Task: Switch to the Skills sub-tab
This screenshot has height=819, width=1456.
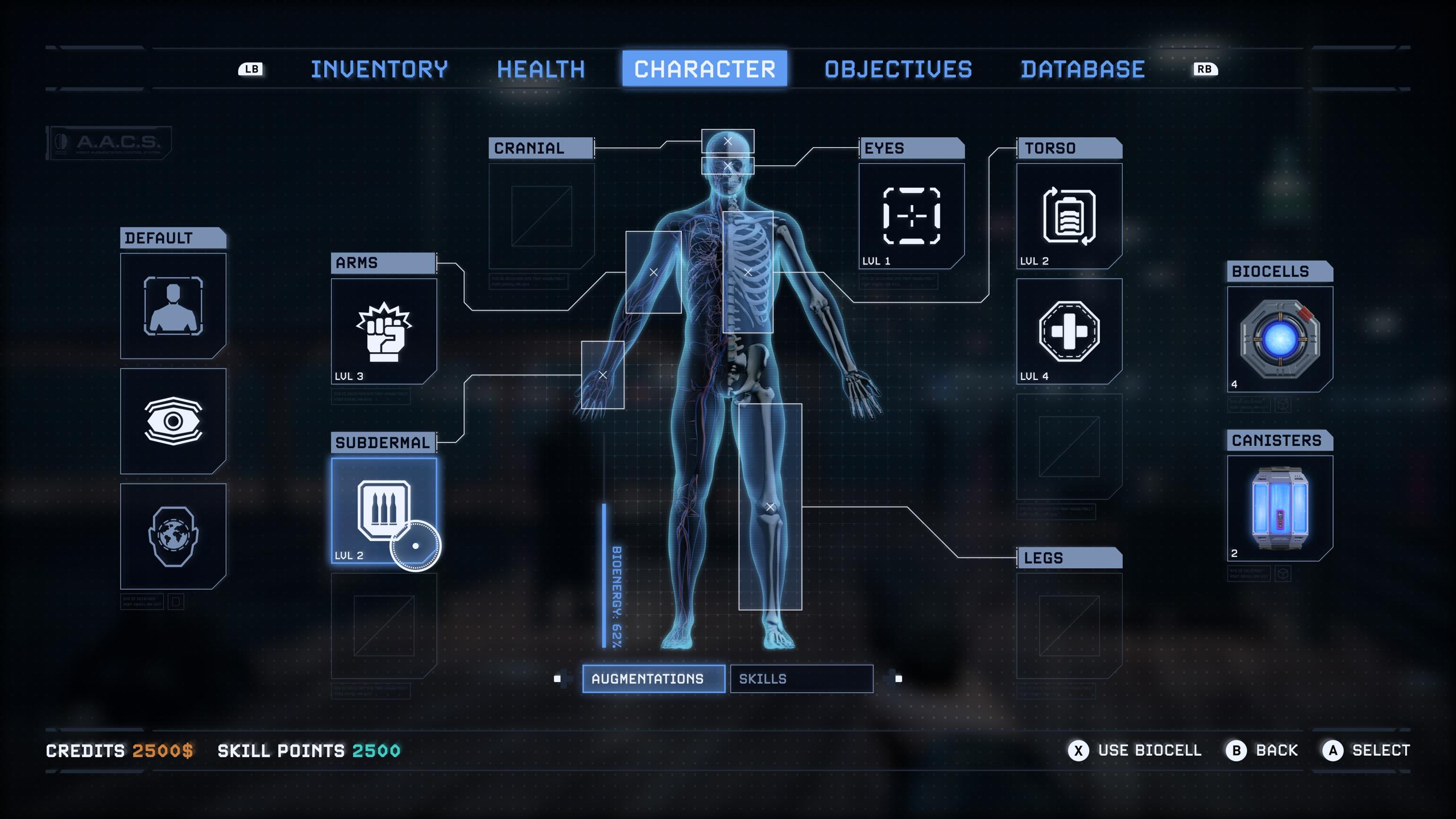Action: (801, 679)
